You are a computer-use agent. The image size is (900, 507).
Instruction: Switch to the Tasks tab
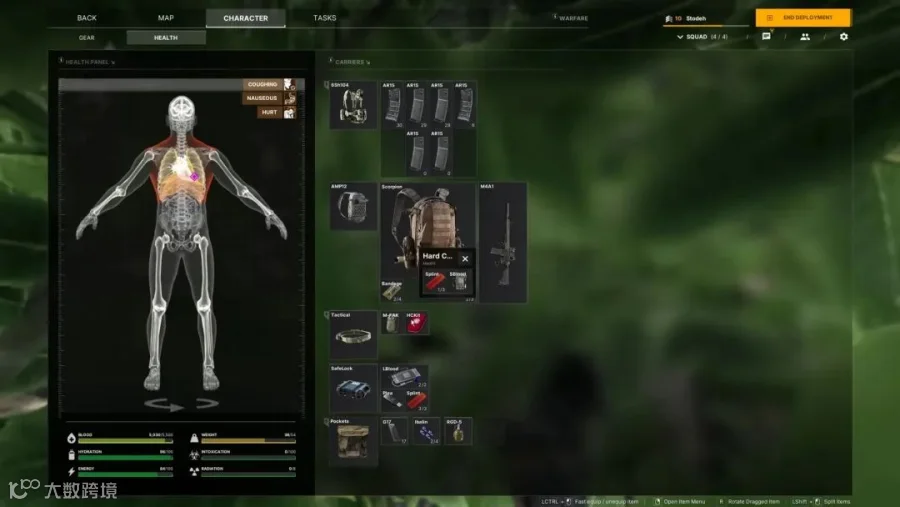point(324,18)
